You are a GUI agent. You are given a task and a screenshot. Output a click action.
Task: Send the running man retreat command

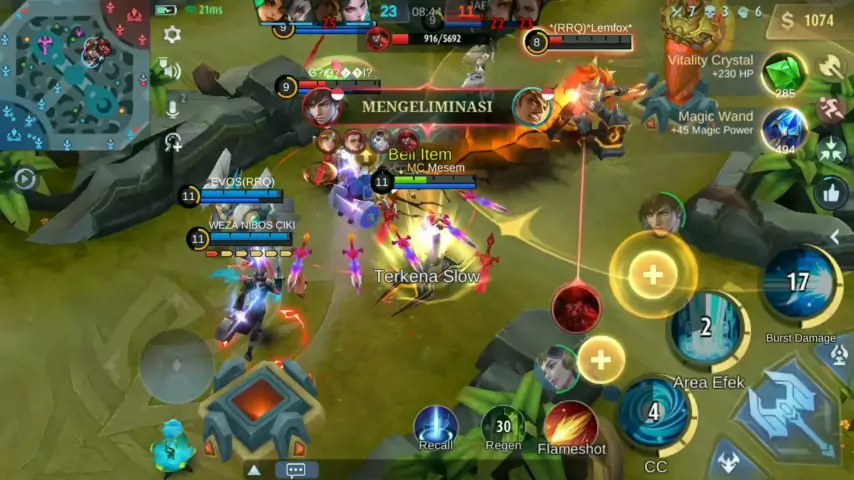click(831, 108)
